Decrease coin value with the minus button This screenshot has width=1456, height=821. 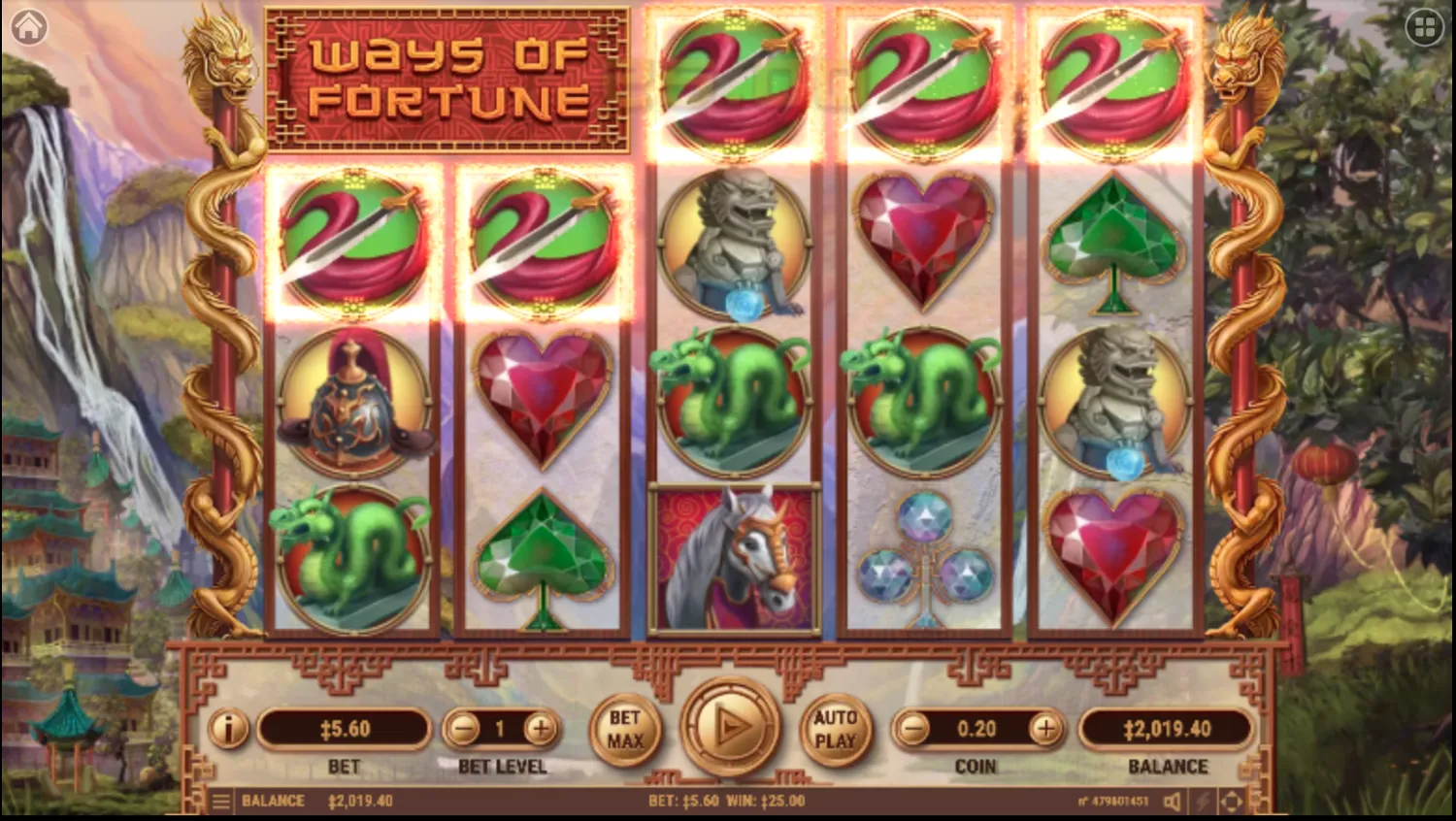point(912,729)
